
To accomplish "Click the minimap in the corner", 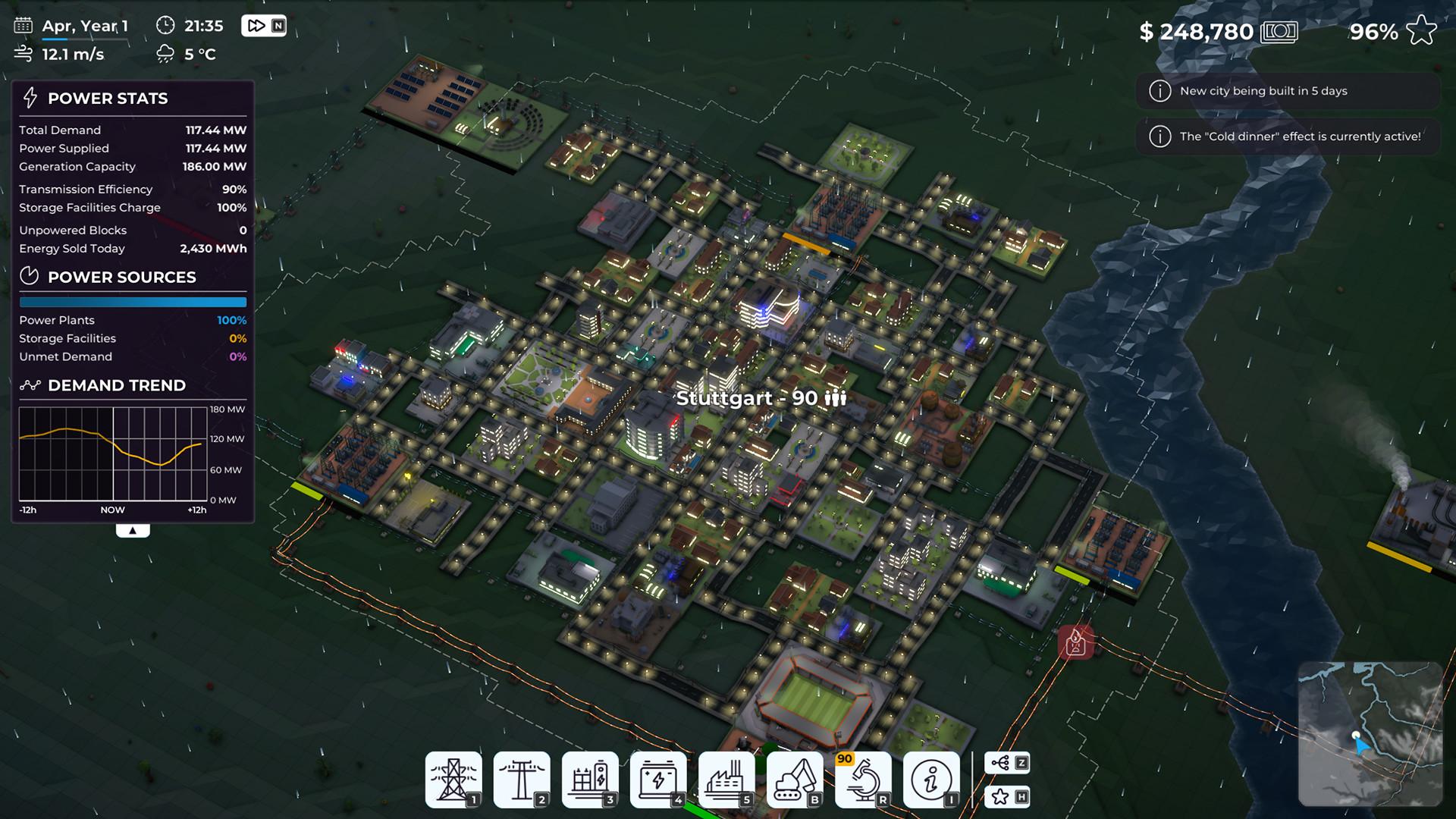I will [x=1370, y=733].
